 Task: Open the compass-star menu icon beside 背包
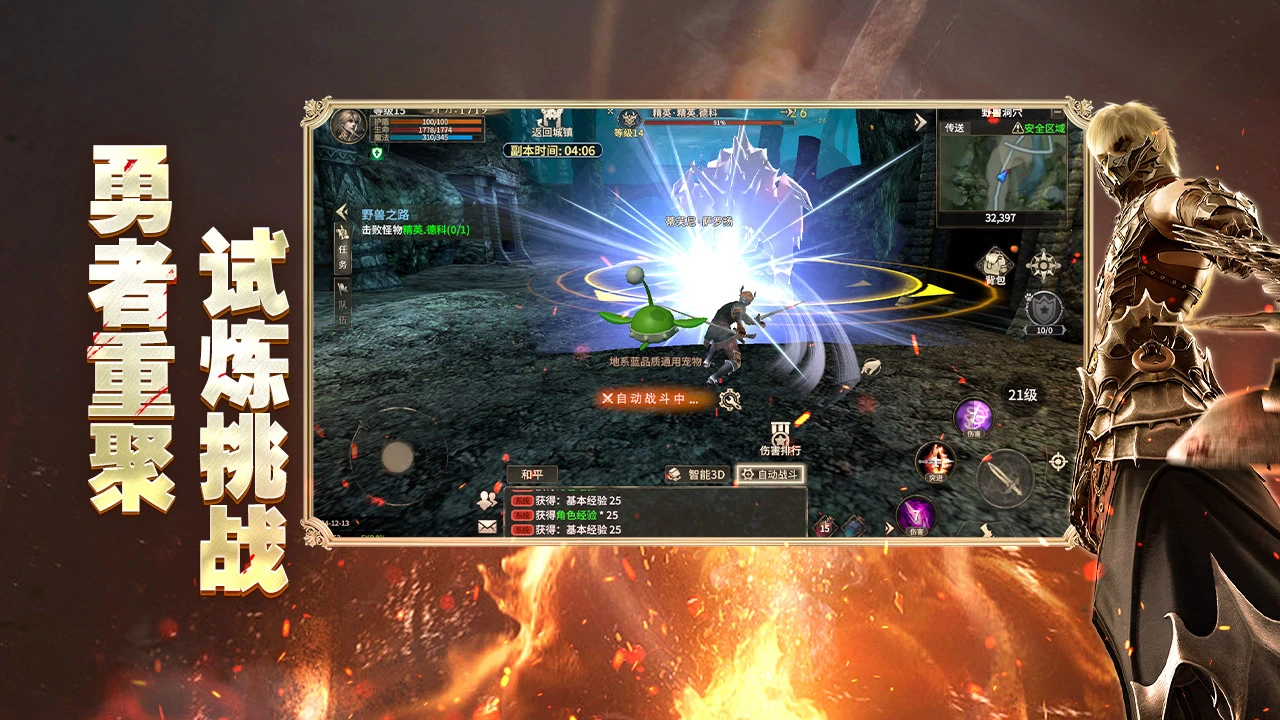pos(1043,265)
